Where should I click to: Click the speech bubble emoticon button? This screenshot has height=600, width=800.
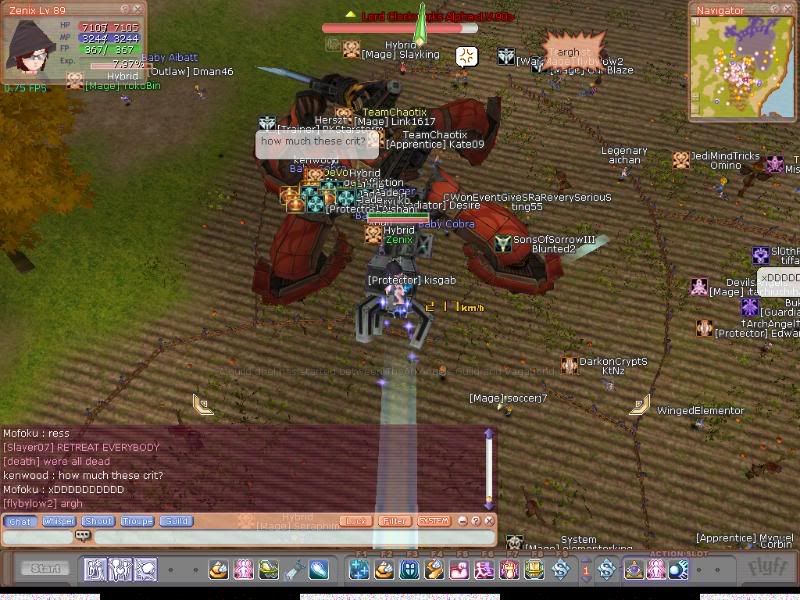point(83,536)
